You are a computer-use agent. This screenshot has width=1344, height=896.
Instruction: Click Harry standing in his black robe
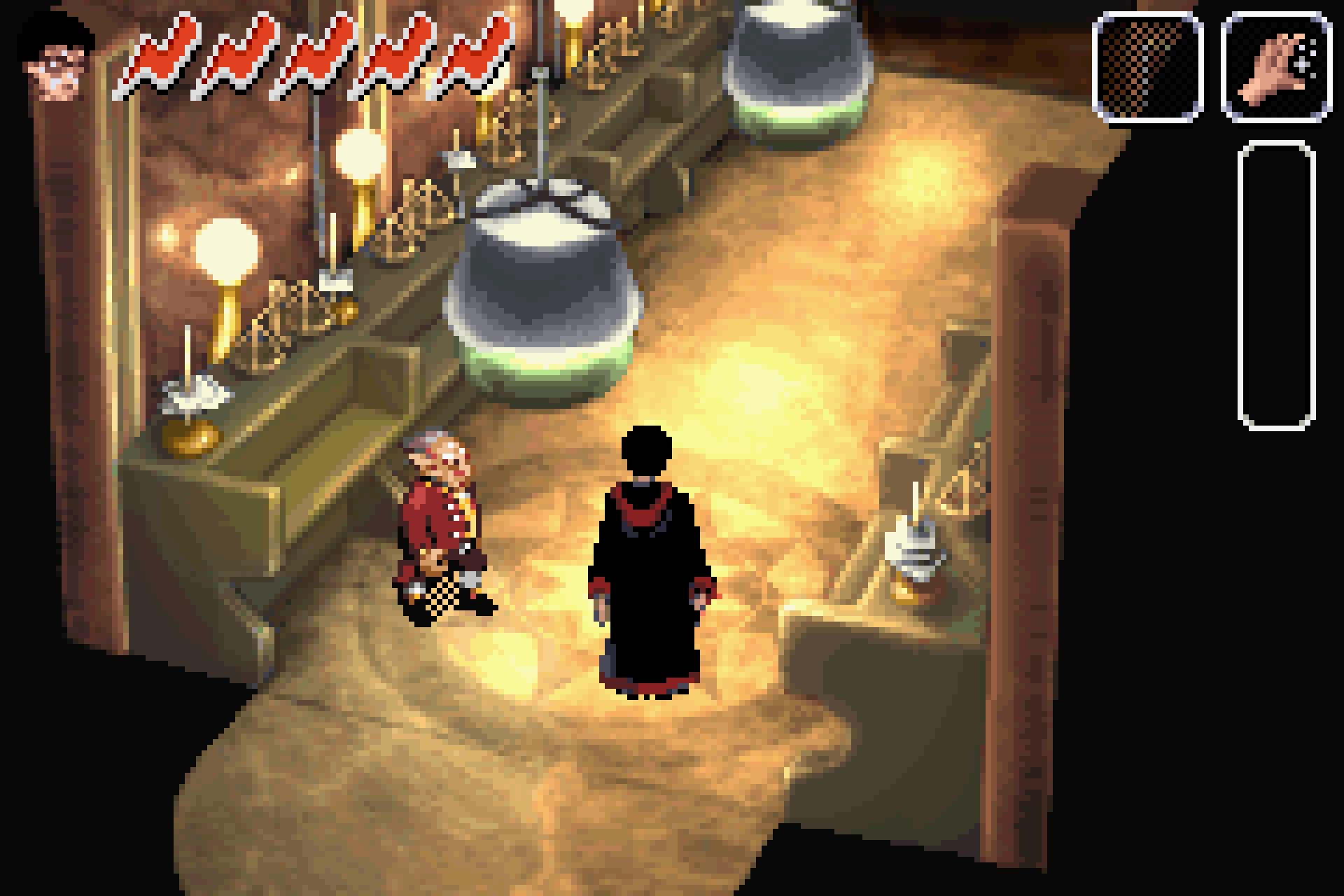pos(647,574)
